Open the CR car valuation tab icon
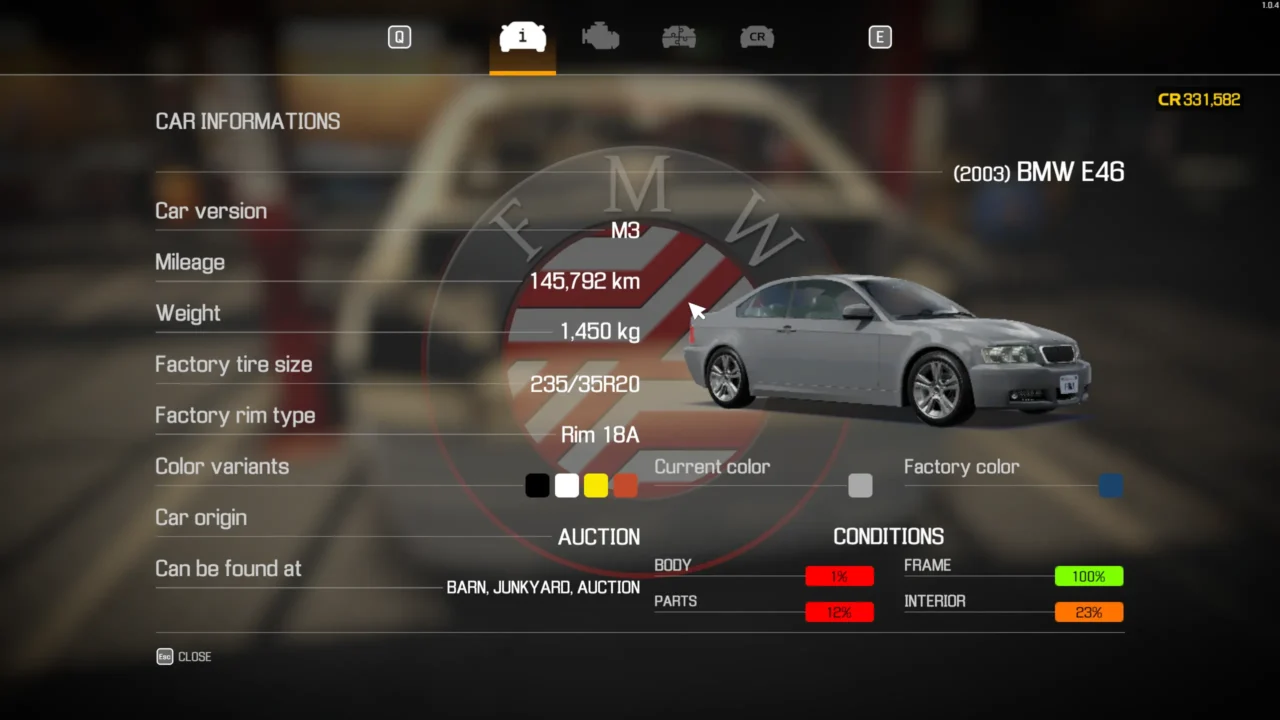This screenshot has width=1280, height=720. coord(757,37)
